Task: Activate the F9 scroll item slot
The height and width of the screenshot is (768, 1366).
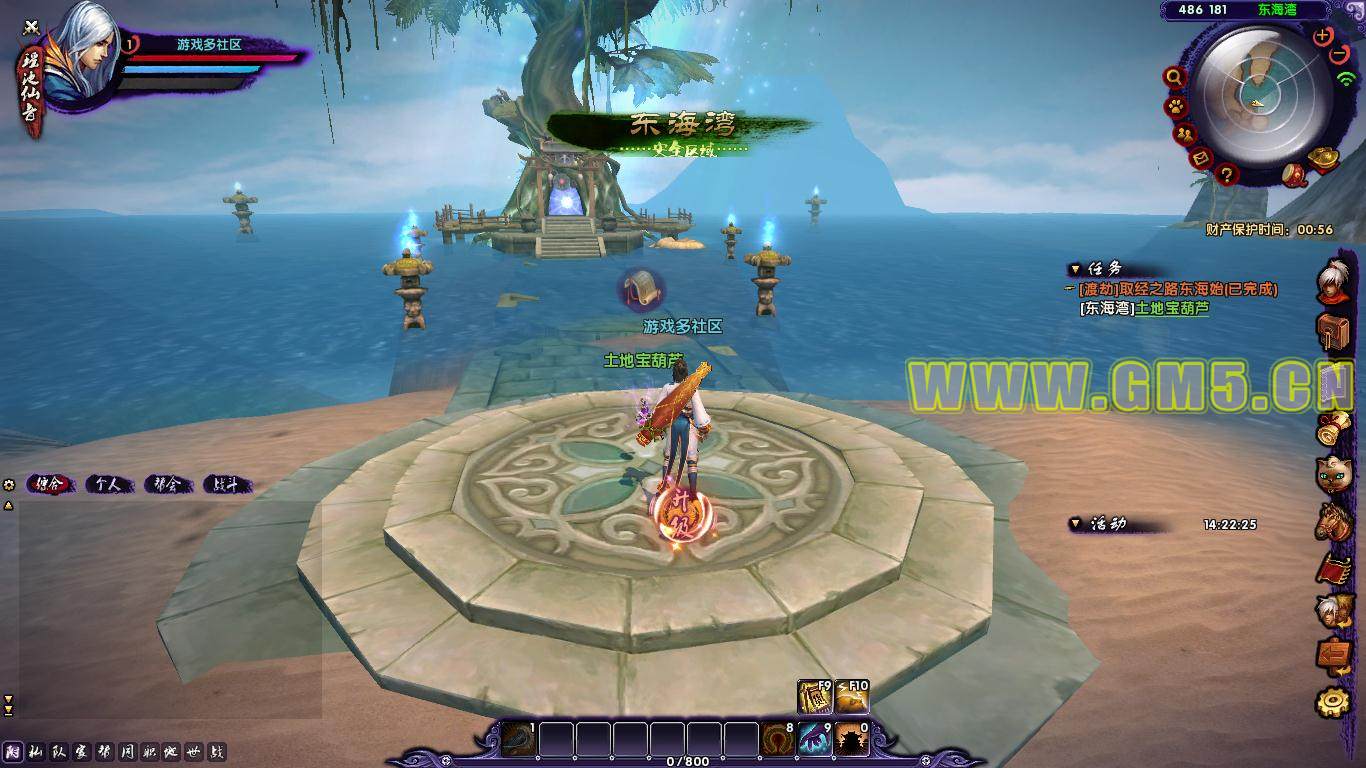Action: tap(814, 697)
